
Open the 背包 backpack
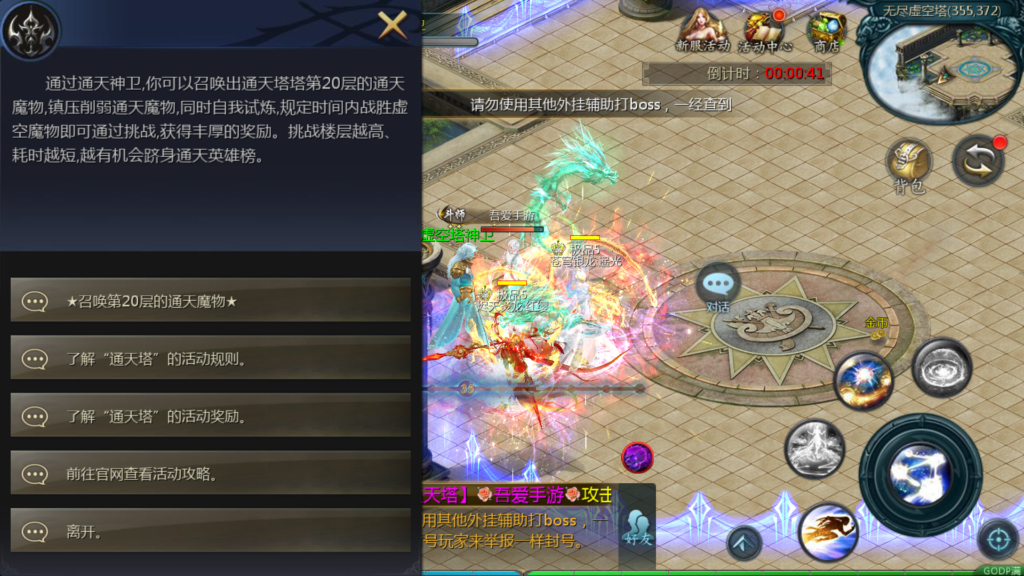(x=909, y=165)
